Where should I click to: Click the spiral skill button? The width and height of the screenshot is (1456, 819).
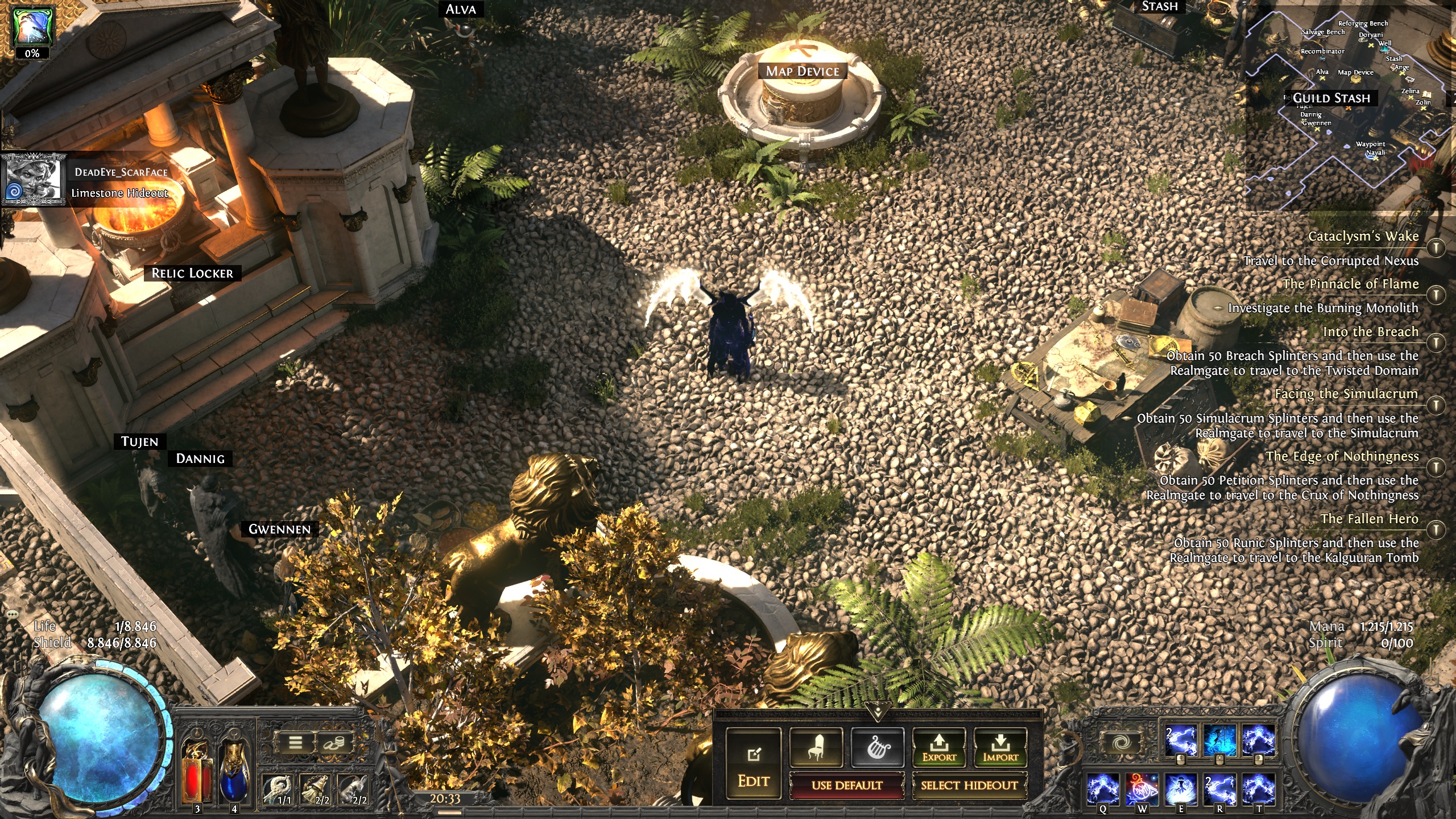1120,742
